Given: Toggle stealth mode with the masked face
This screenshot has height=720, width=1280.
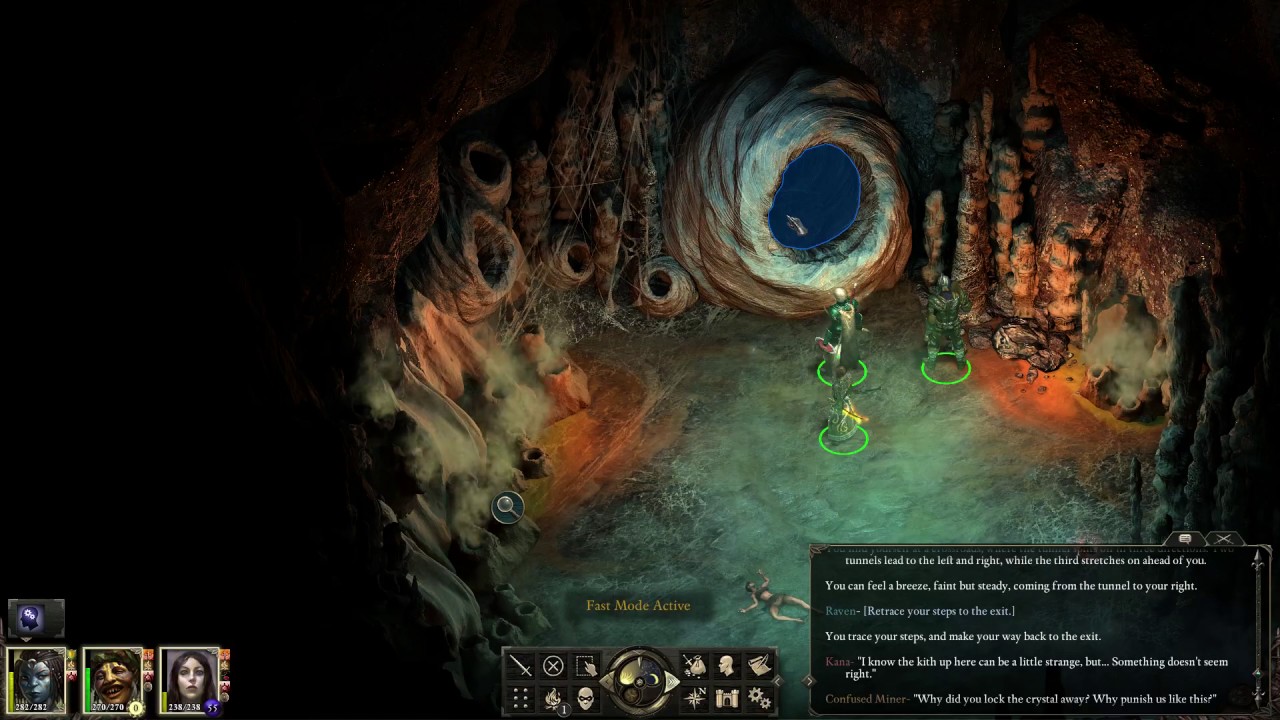Looking at the screenshot, I should tap(586, 698).
